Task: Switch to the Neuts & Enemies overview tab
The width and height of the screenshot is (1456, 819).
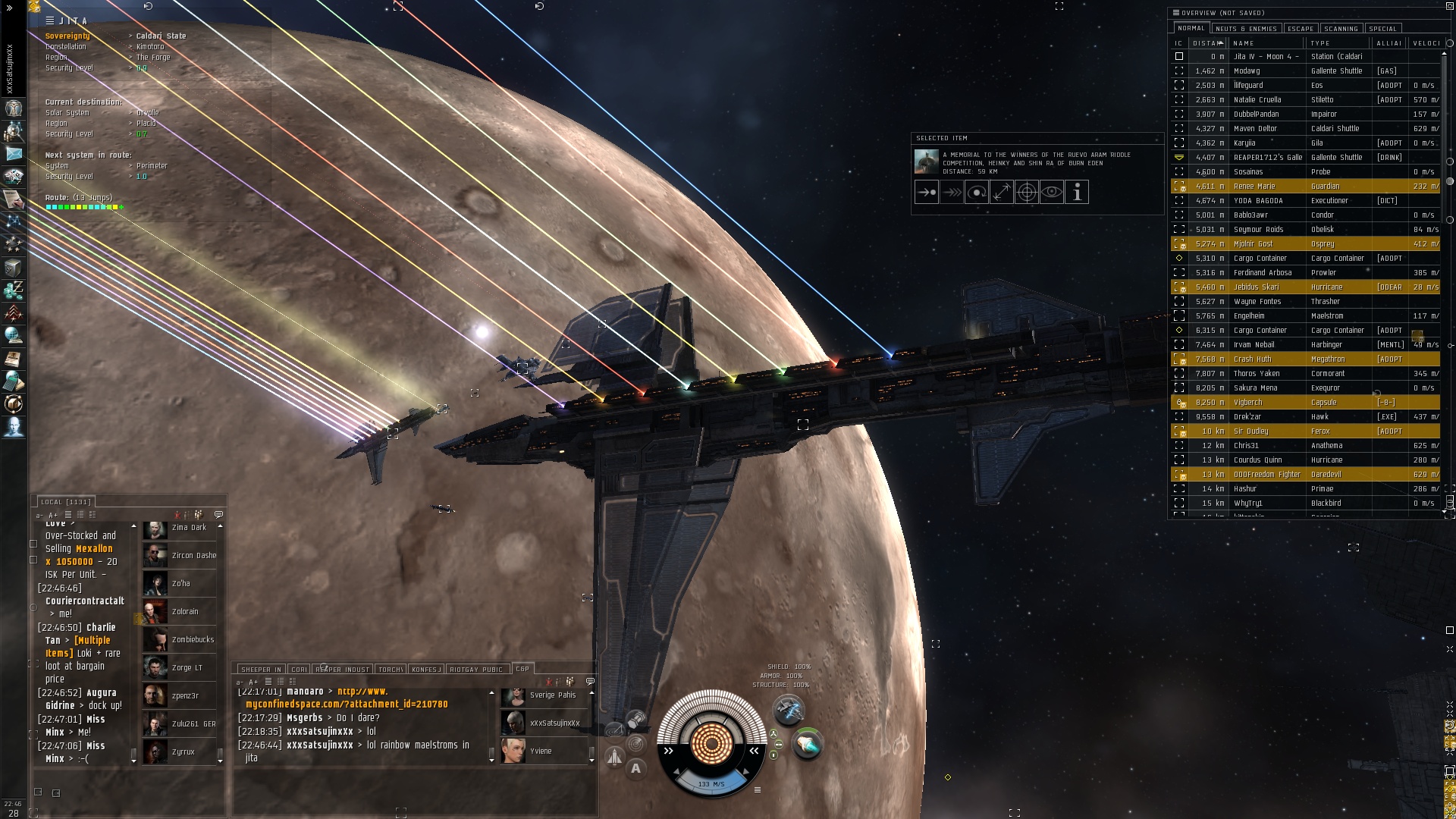Action: tap(1246, 29)
